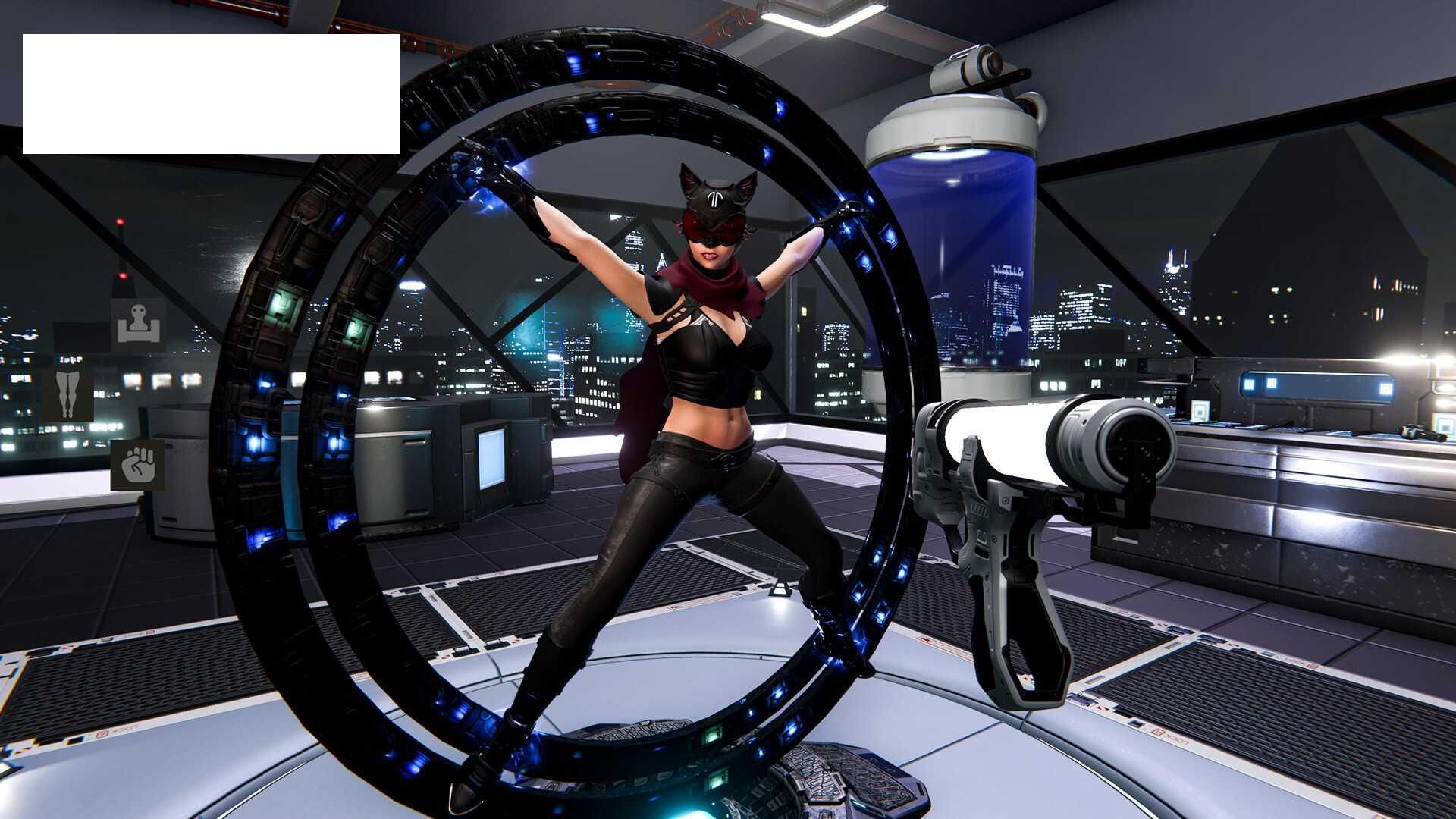This screenshot has height=819, width=1456.
Task: Select the figure-on-pedestal icon
Action: coord(139,325)
